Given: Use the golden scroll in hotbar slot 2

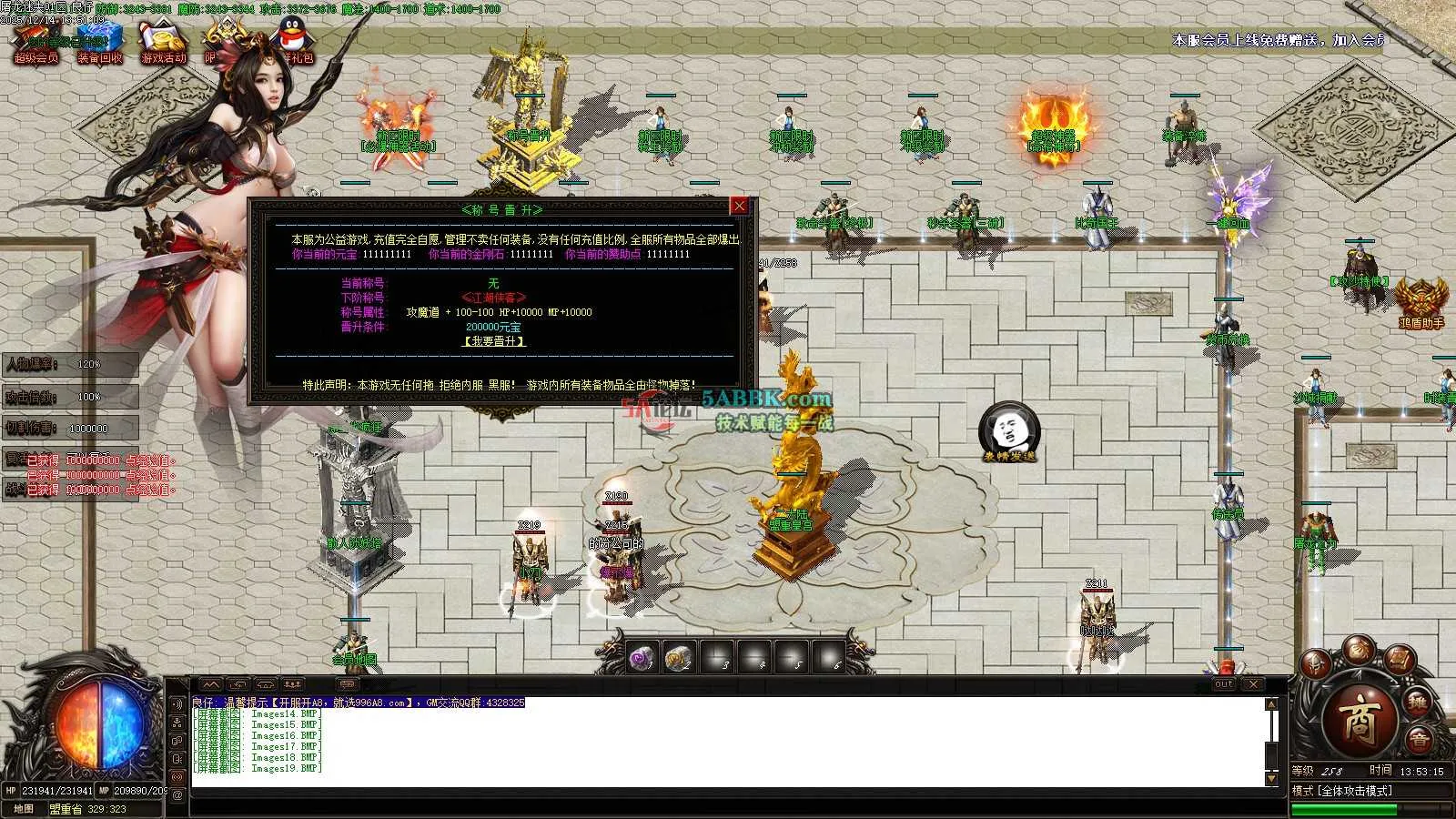Looking at the screenshot, I should pos(679,657).
